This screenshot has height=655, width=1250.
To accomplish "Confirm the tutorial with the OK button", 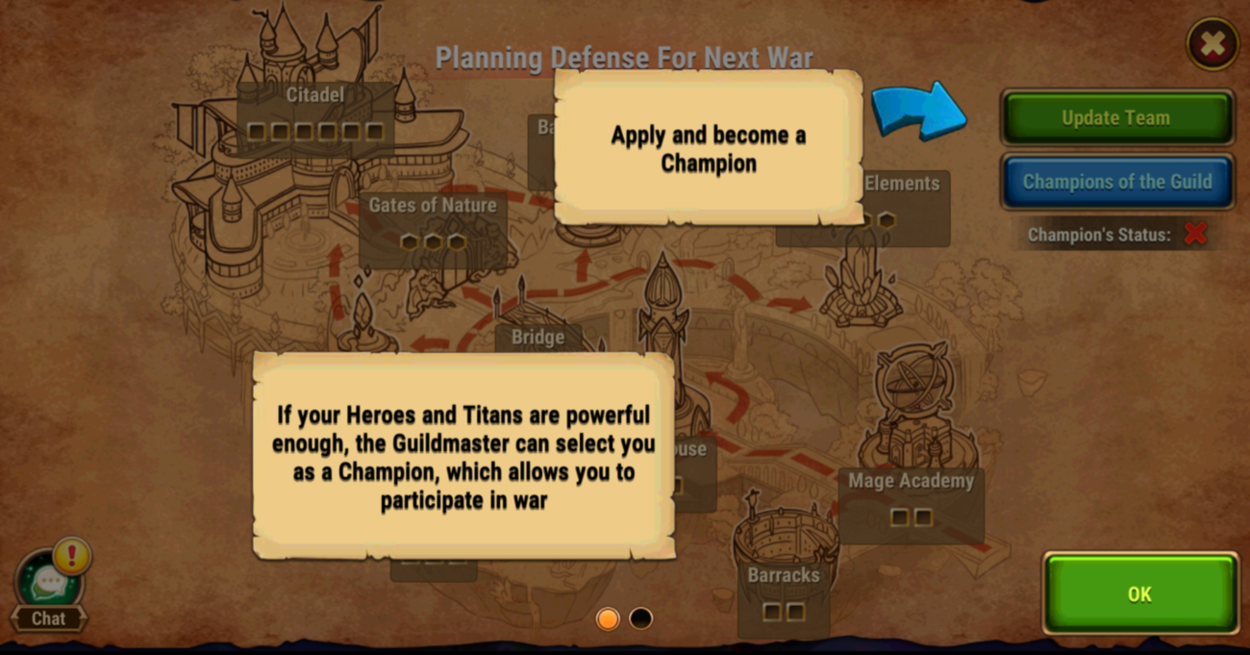I will (1140, 594).
